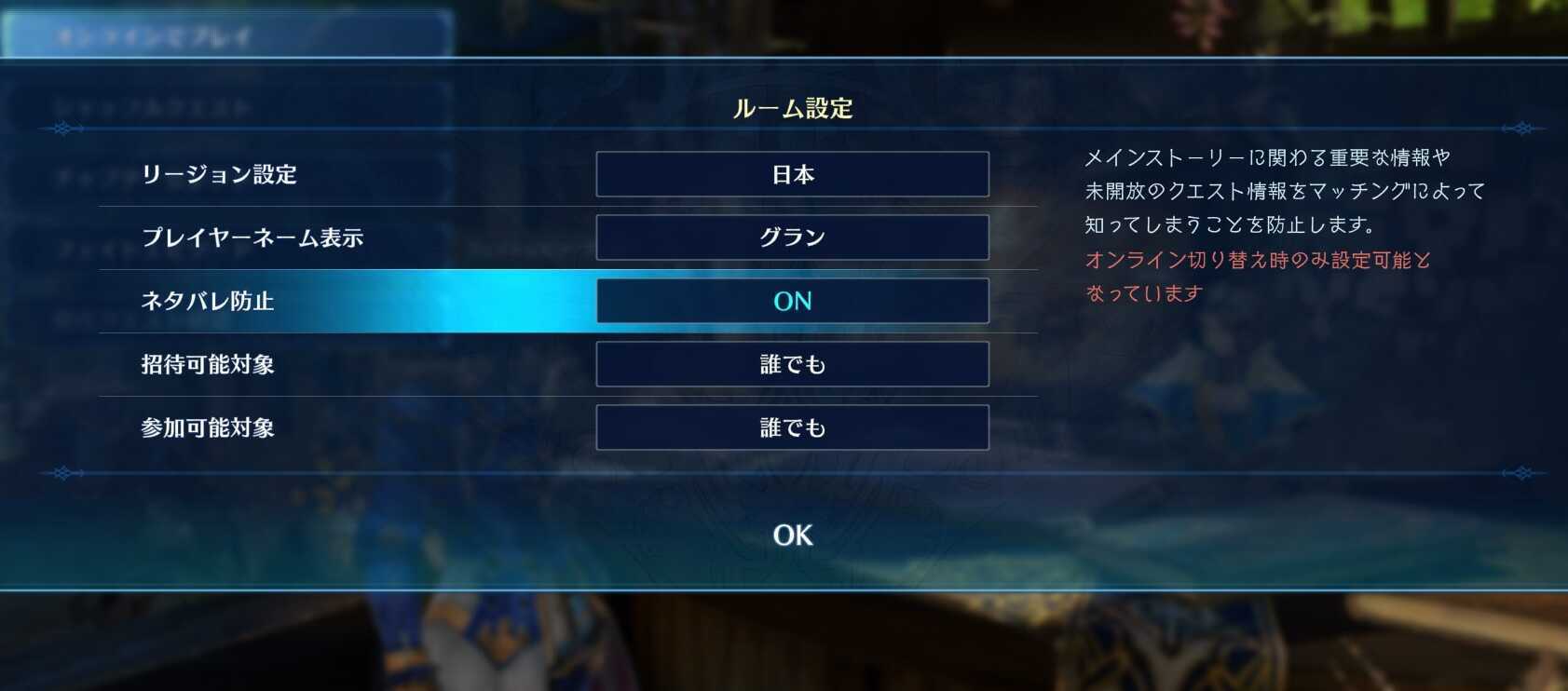Open the 参加可能対象 selector at the bottom
1568x691 pixels.
point(792,427)
